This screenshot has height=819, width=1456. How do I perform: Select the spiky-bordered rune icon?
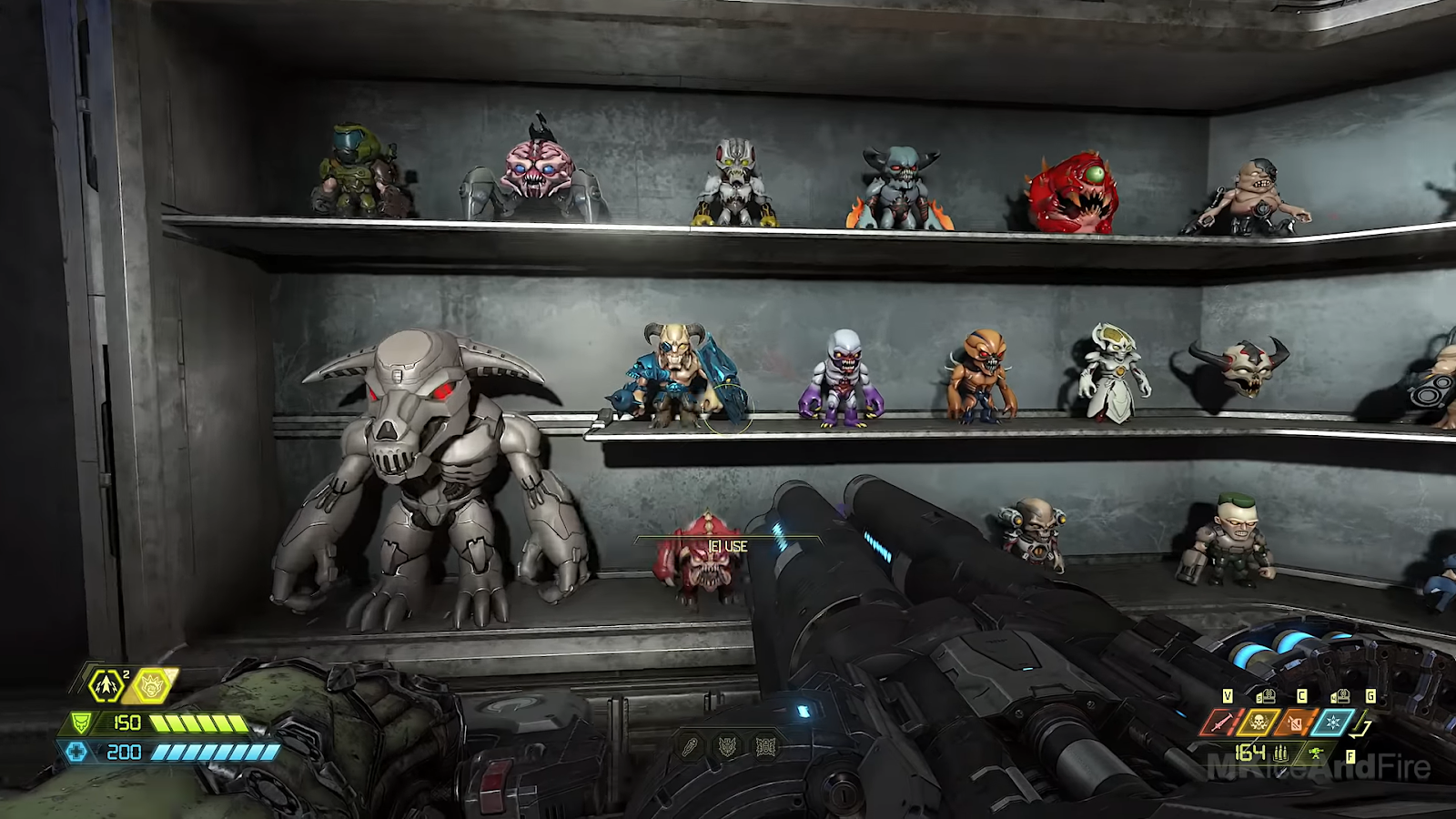765,746
